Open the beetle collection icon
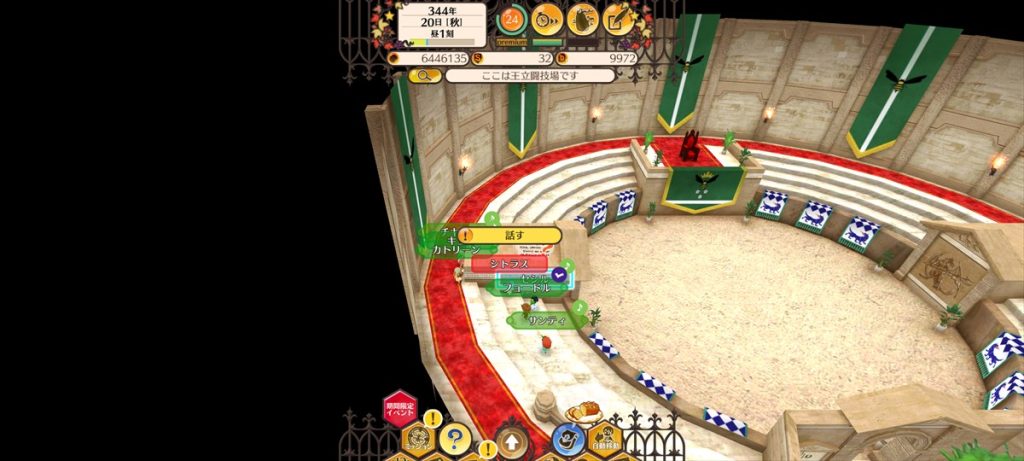The height and width of the screenshot is (461, 1024). 583,18
